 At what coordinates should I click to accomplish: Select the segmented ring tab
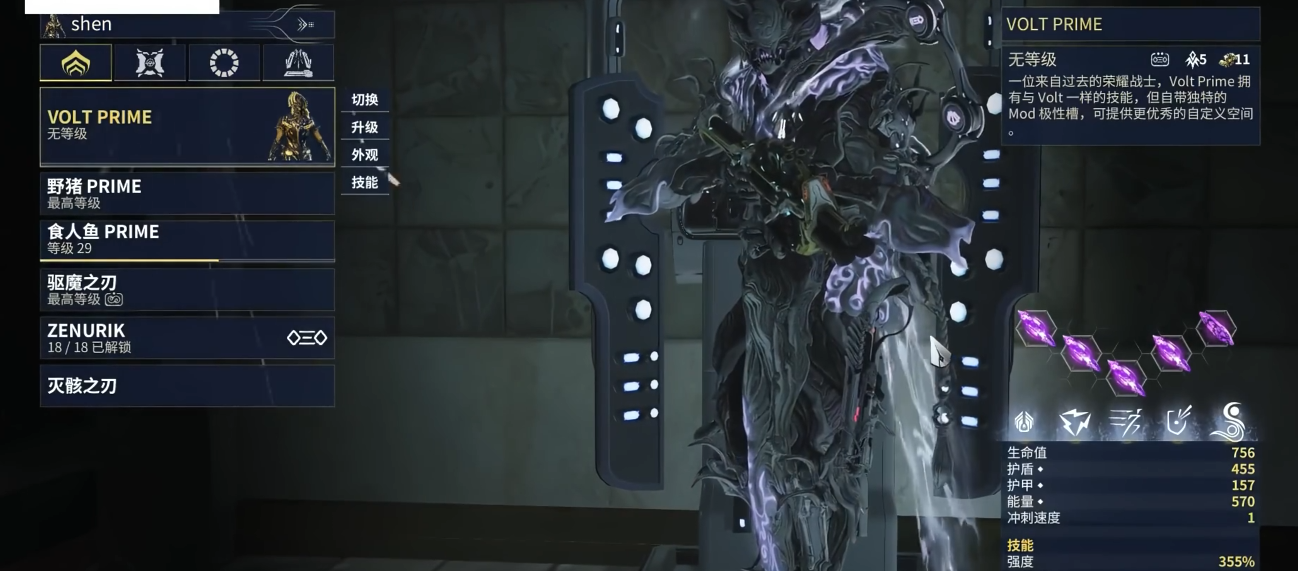tap(224, 63)
